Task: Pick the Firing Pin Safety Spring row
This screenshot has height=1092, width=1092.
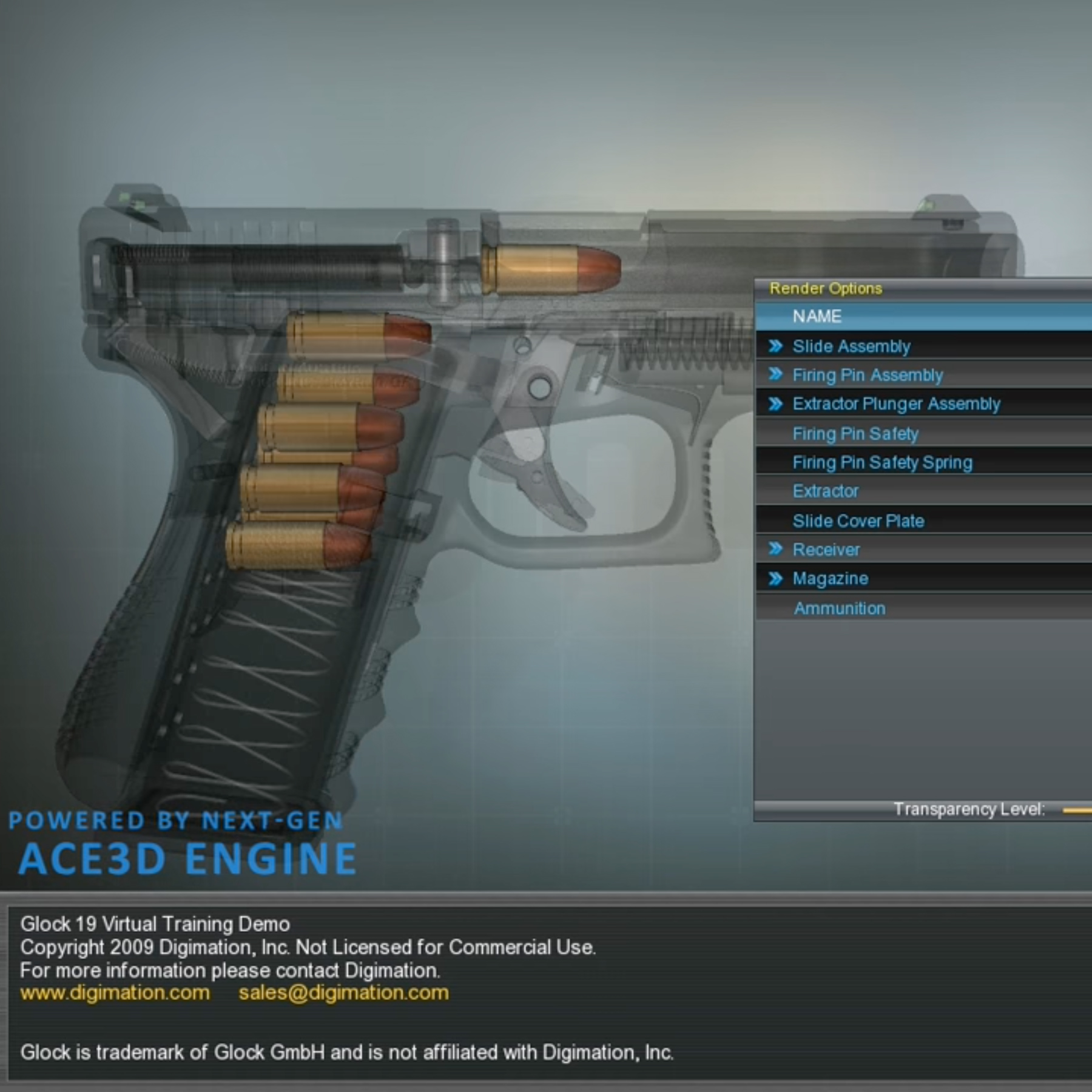Action: (882, 463)
